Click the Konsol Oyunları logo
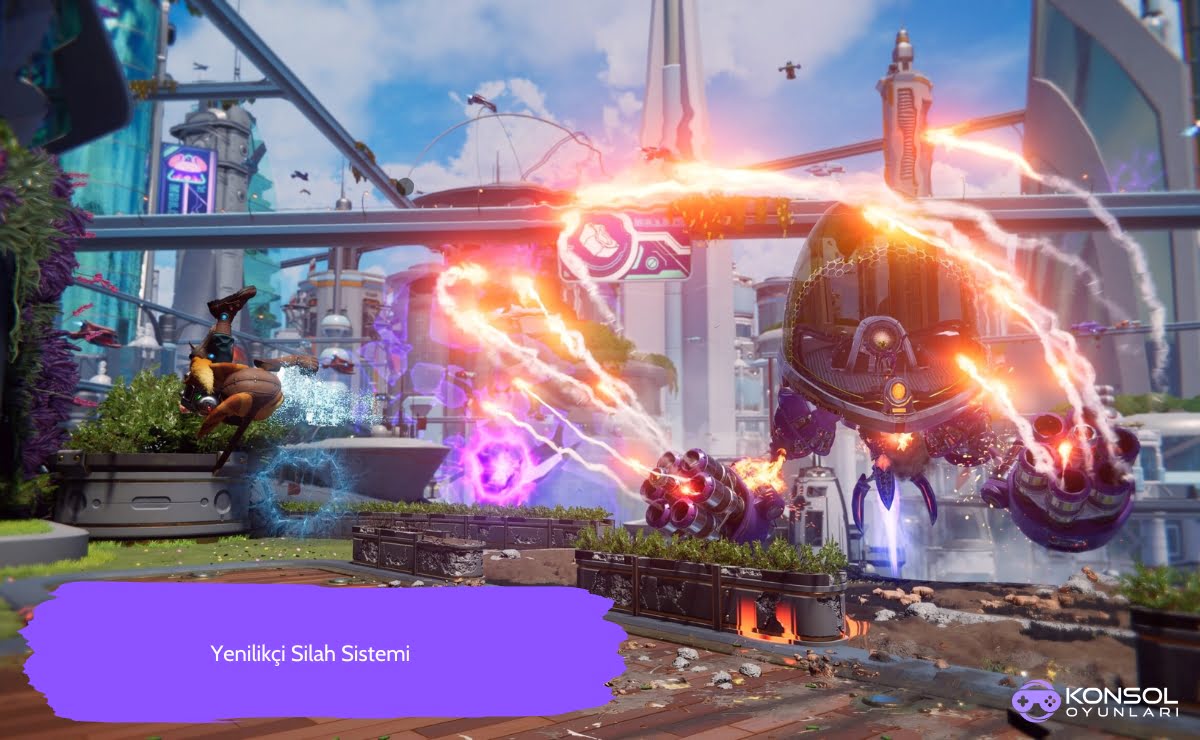Image resolution: width=1200 pixels, height=740 pixels. (1093, 701)
